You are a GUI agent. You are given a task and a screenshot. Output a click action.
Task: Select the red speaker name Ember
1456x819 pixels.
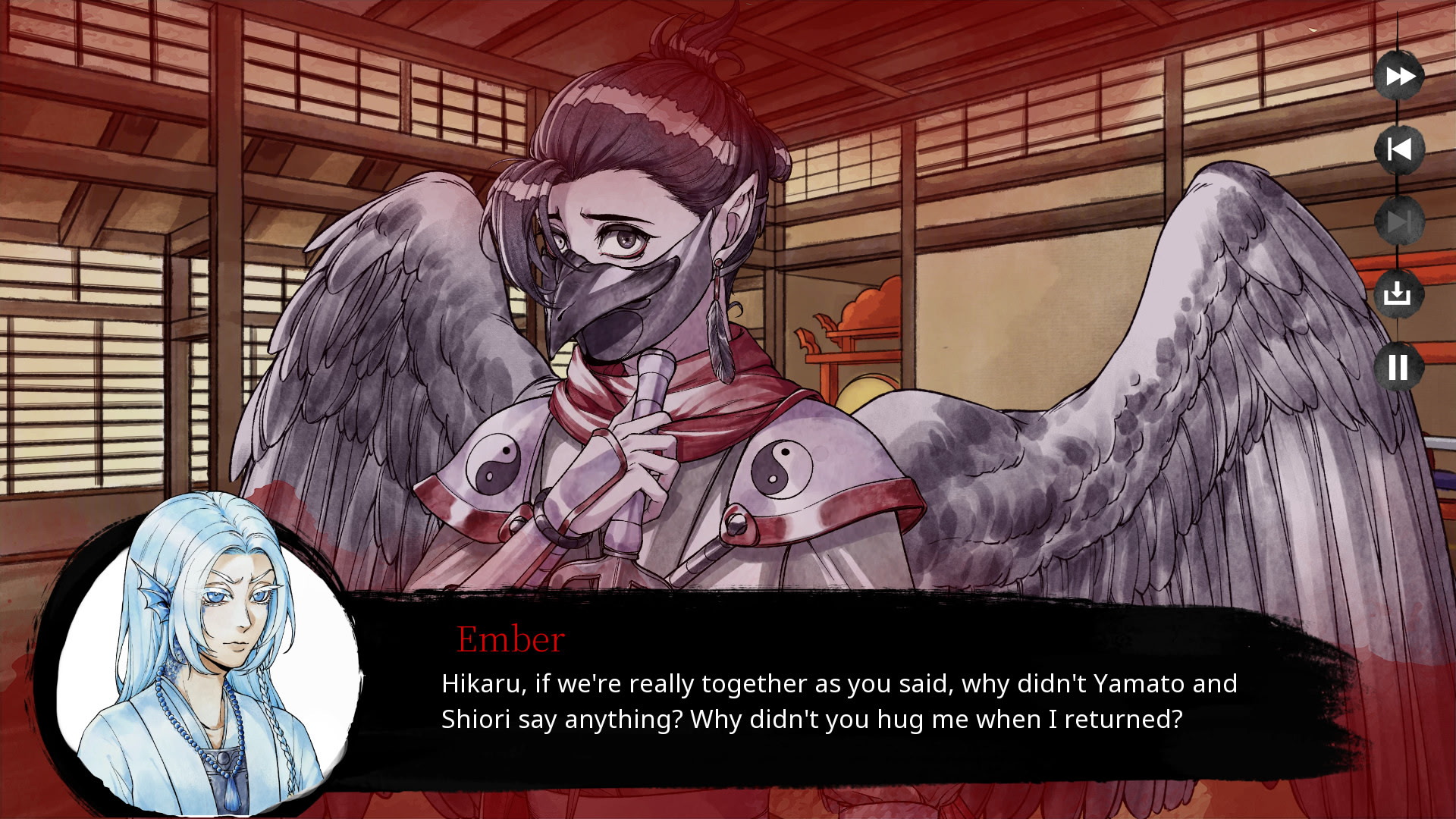[510, 639]
